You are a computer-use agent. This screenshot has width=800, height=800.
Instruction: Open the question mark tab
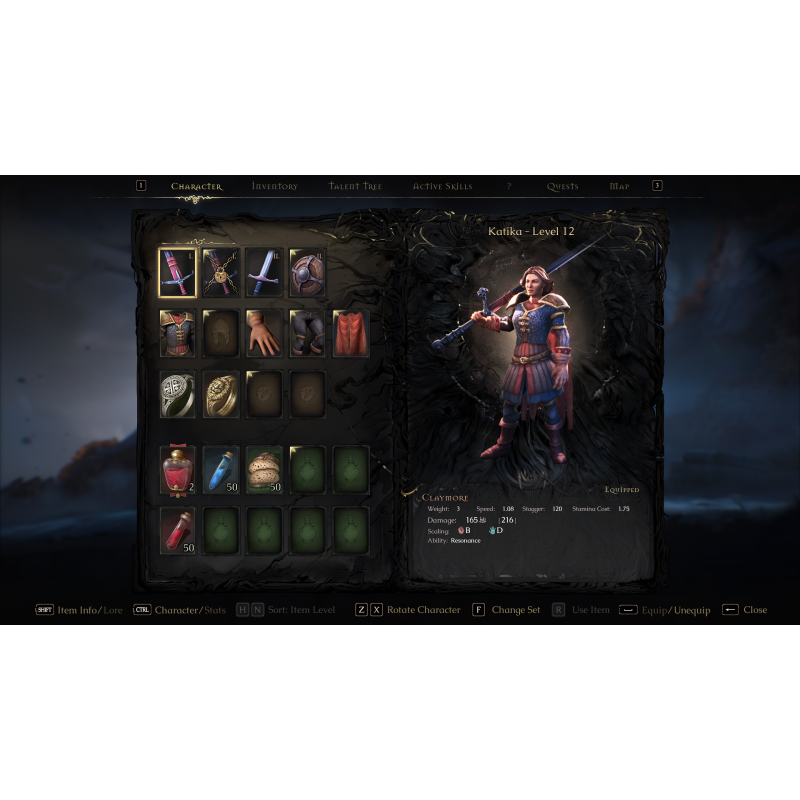pos(509,186)
